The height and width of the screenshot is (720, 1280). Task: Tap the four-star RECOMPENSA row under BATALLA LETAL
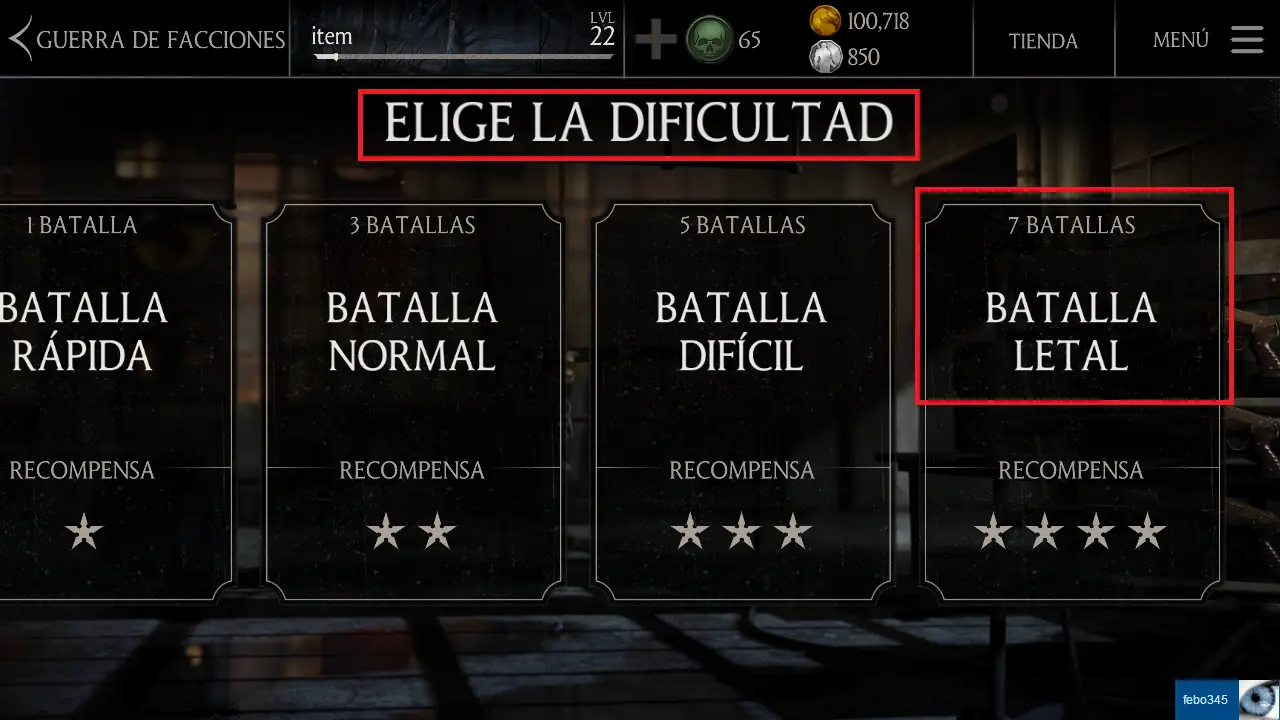tap(1072, 532)
